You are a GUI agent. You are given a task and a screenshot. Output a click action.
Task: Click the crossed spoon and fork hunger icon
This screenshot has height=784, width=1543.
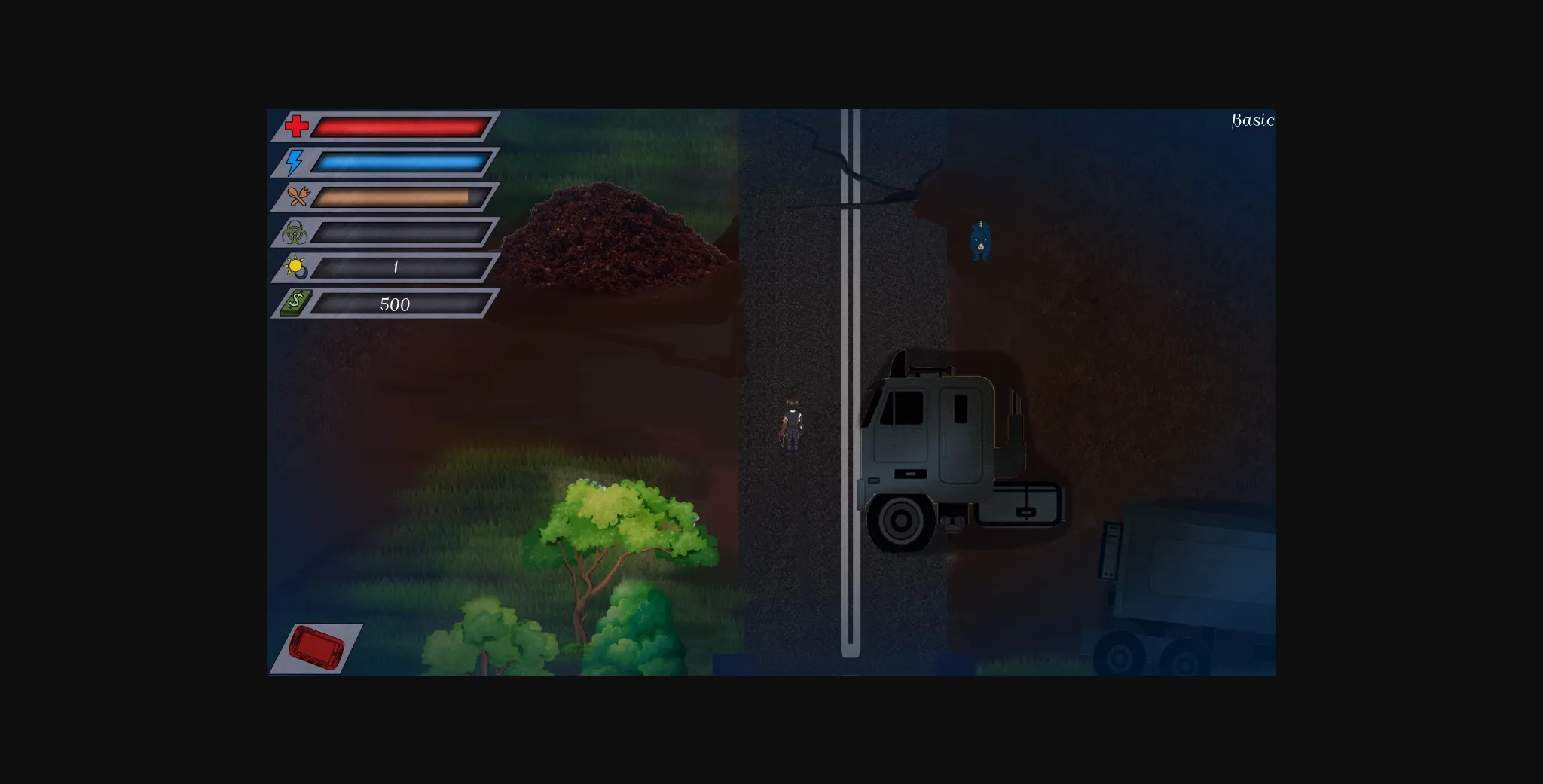pos(299,197)
